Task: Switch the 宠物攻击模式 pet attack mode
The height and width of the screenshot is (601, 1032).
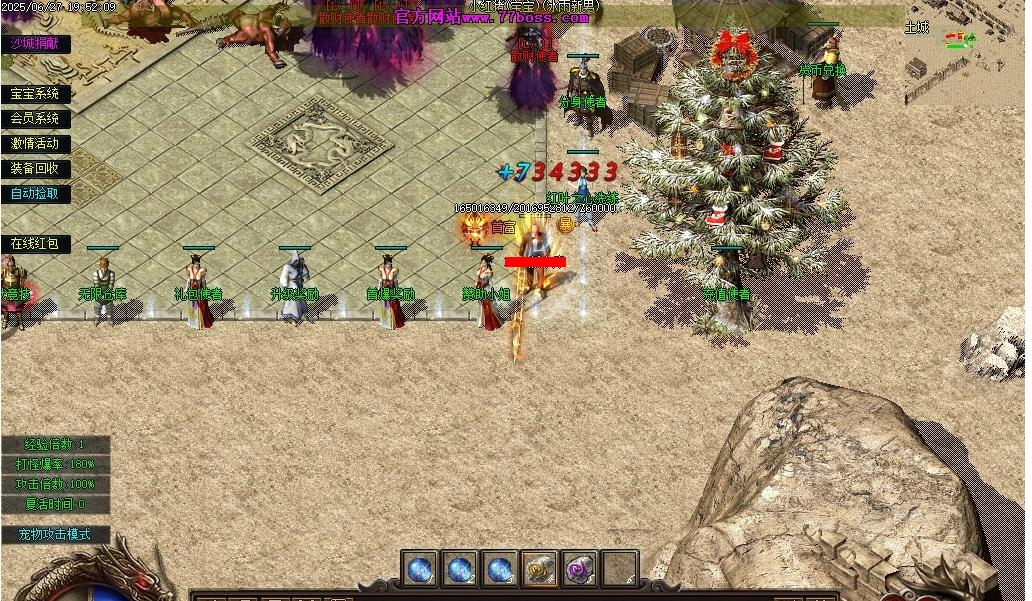Action: coord(60,534)
